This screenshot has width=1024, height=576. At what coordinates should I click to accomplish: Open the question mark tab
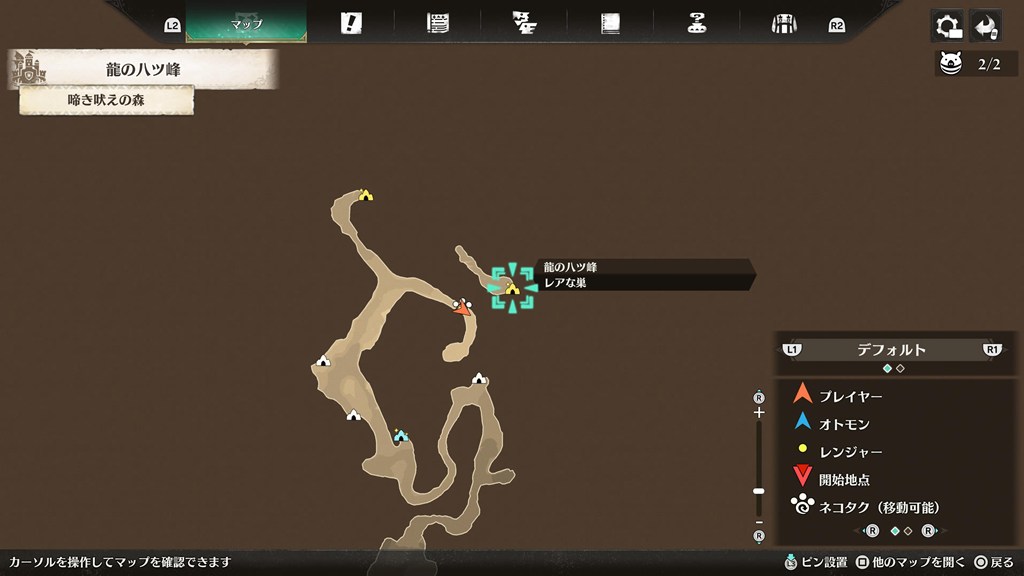click(698, 23)
